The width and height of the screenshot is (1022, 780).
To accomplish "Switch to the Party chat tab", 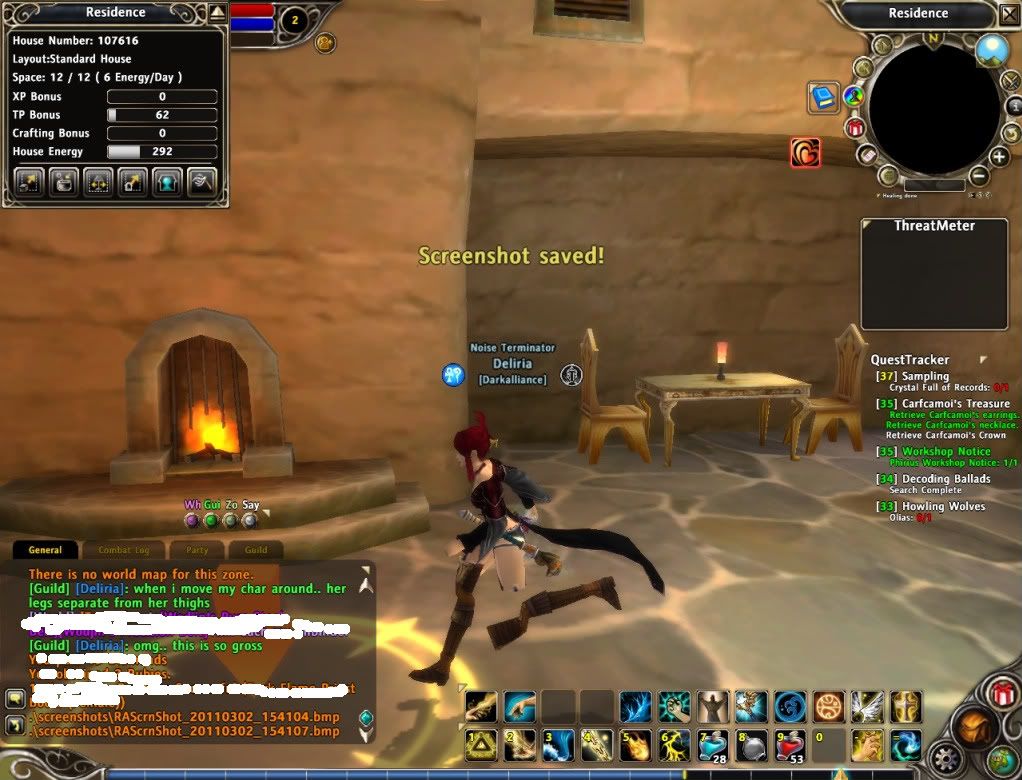I will (196, 550).
